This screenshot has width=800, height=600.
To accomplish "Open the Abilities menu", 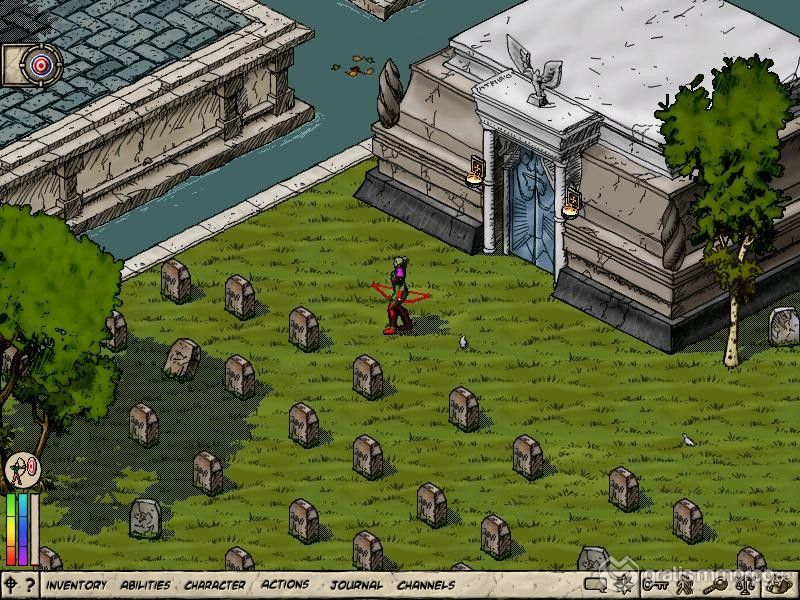I will click(x=145, y=585).
